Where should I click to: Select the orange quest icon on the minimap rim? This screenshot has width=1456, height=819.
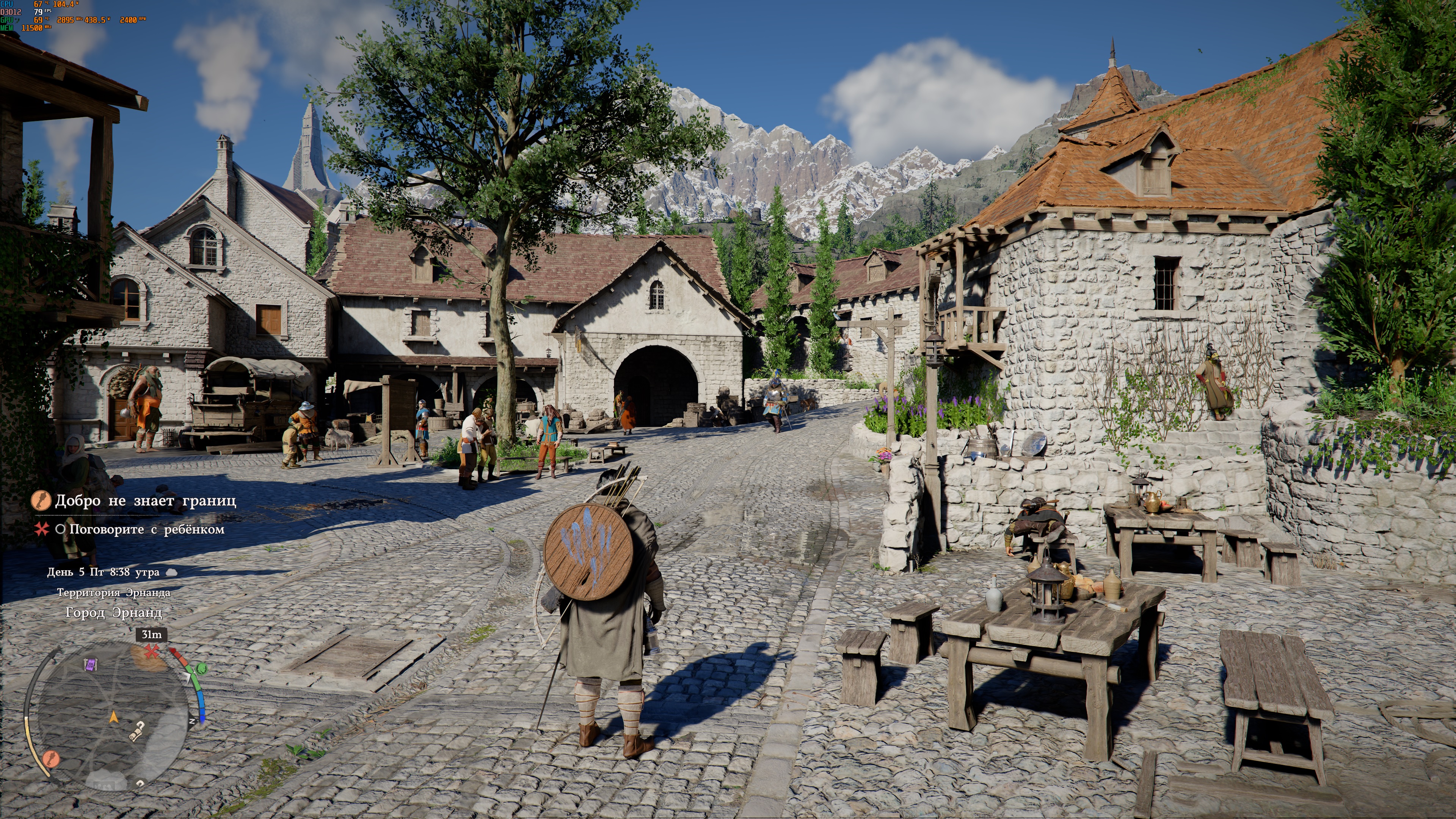[x=52, y=758]
